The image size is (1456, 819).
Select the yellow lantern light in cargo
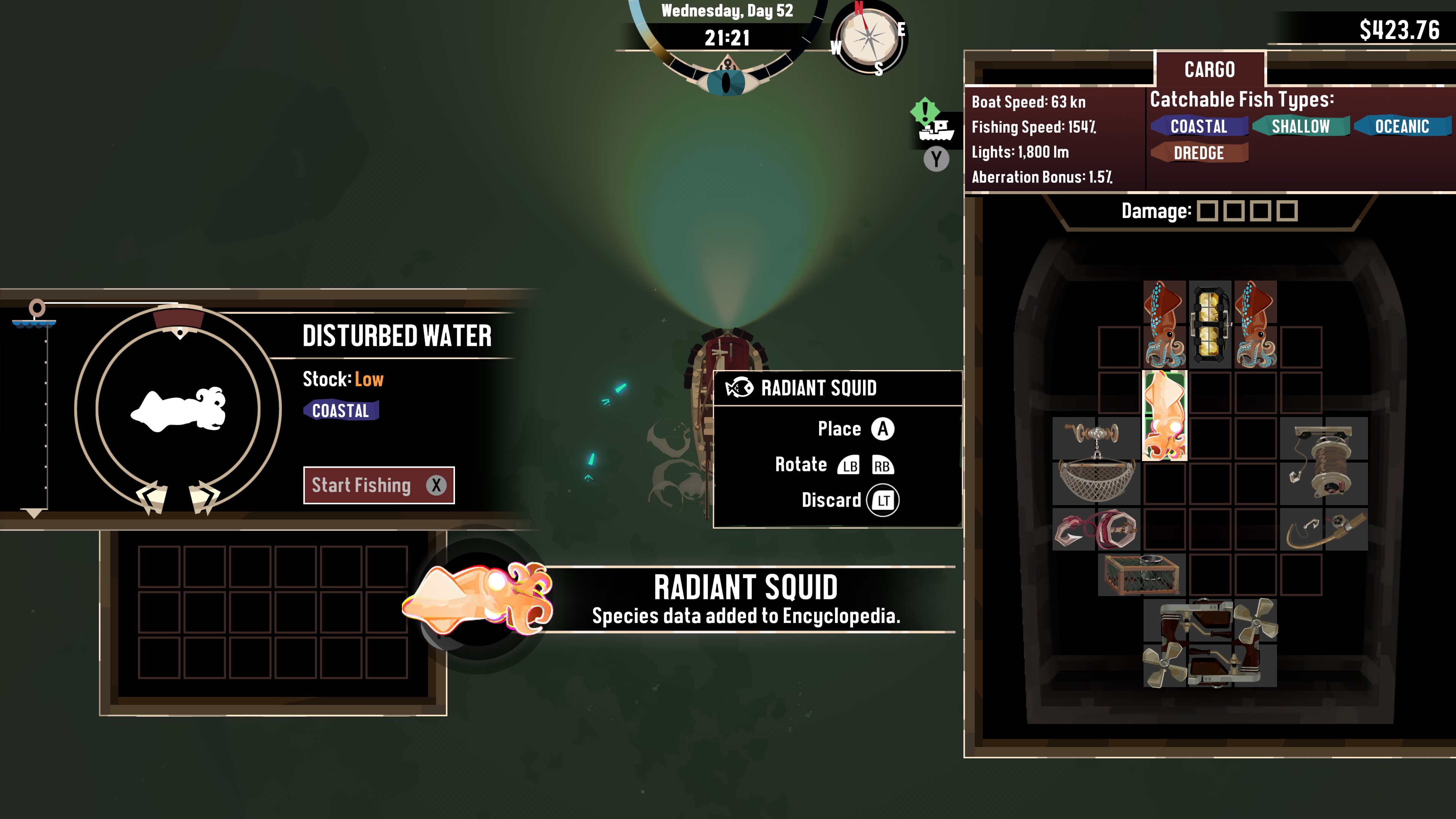click(x=1210, y=325)
